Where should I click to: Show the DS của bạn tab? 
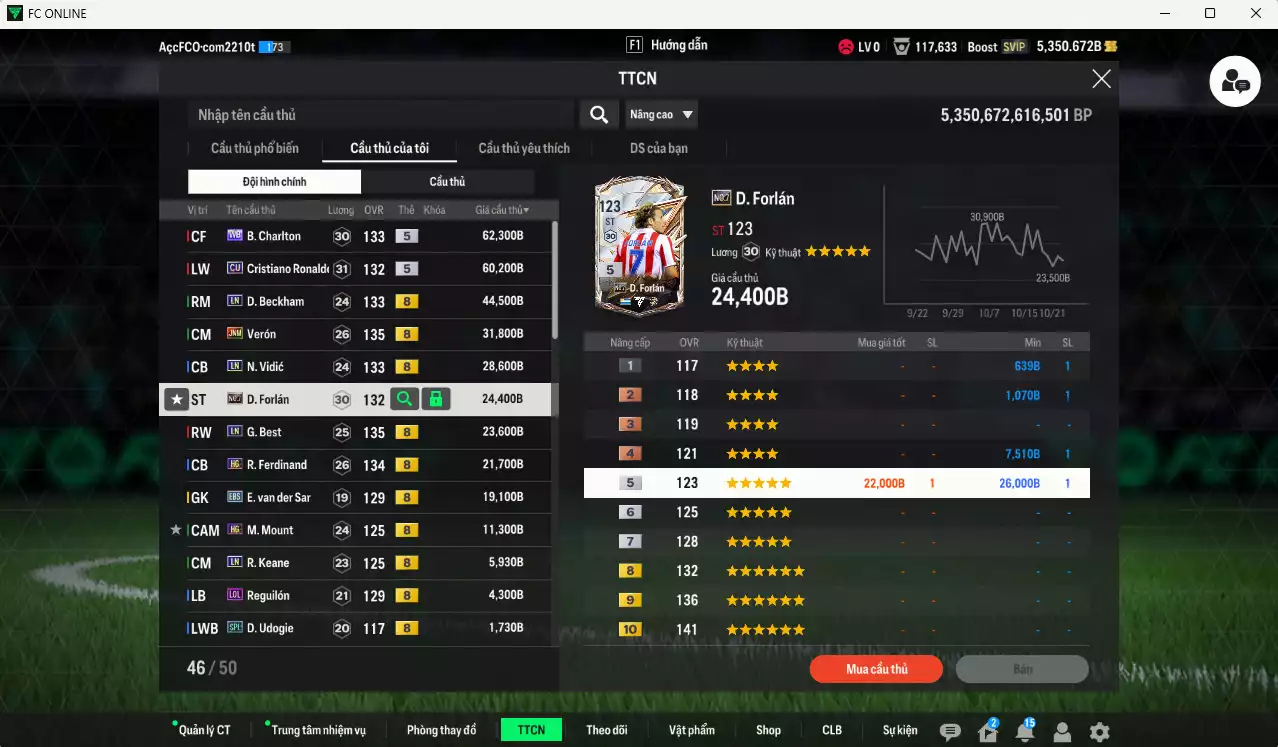(x=658, y=148)
